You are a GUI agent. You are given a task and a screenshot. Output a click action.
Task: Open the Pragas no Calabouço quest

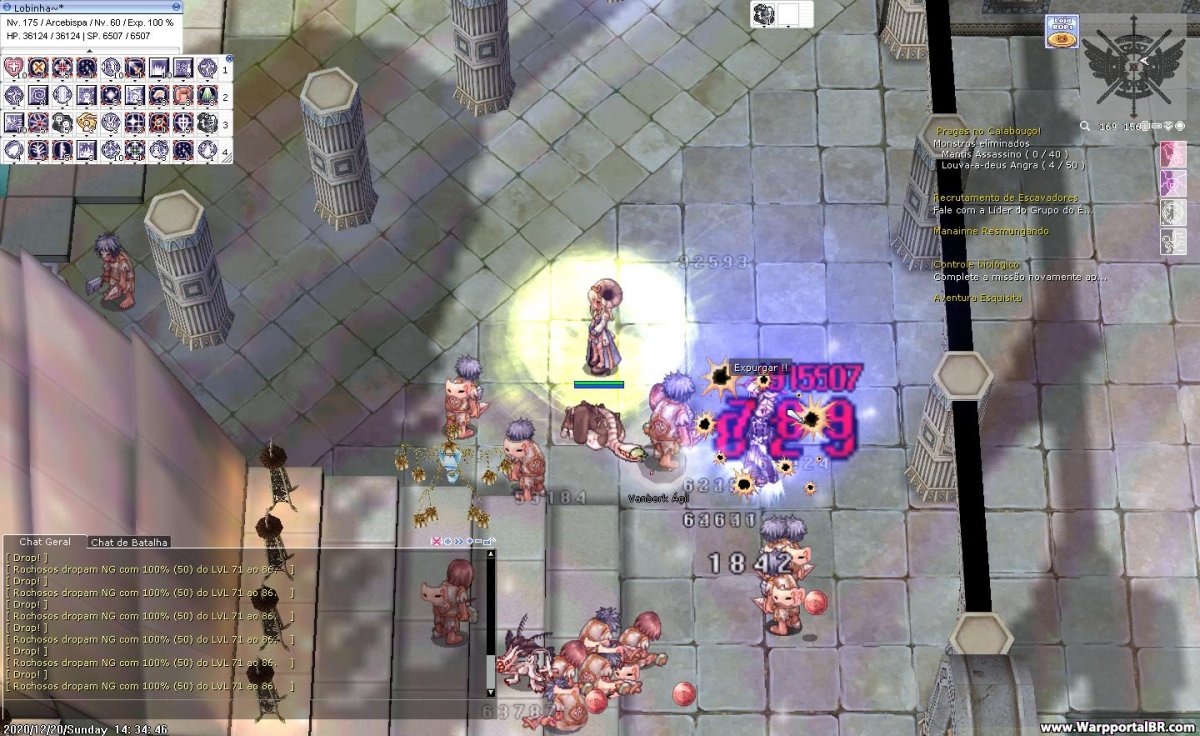pyautogui.click(x=988, y=131)
